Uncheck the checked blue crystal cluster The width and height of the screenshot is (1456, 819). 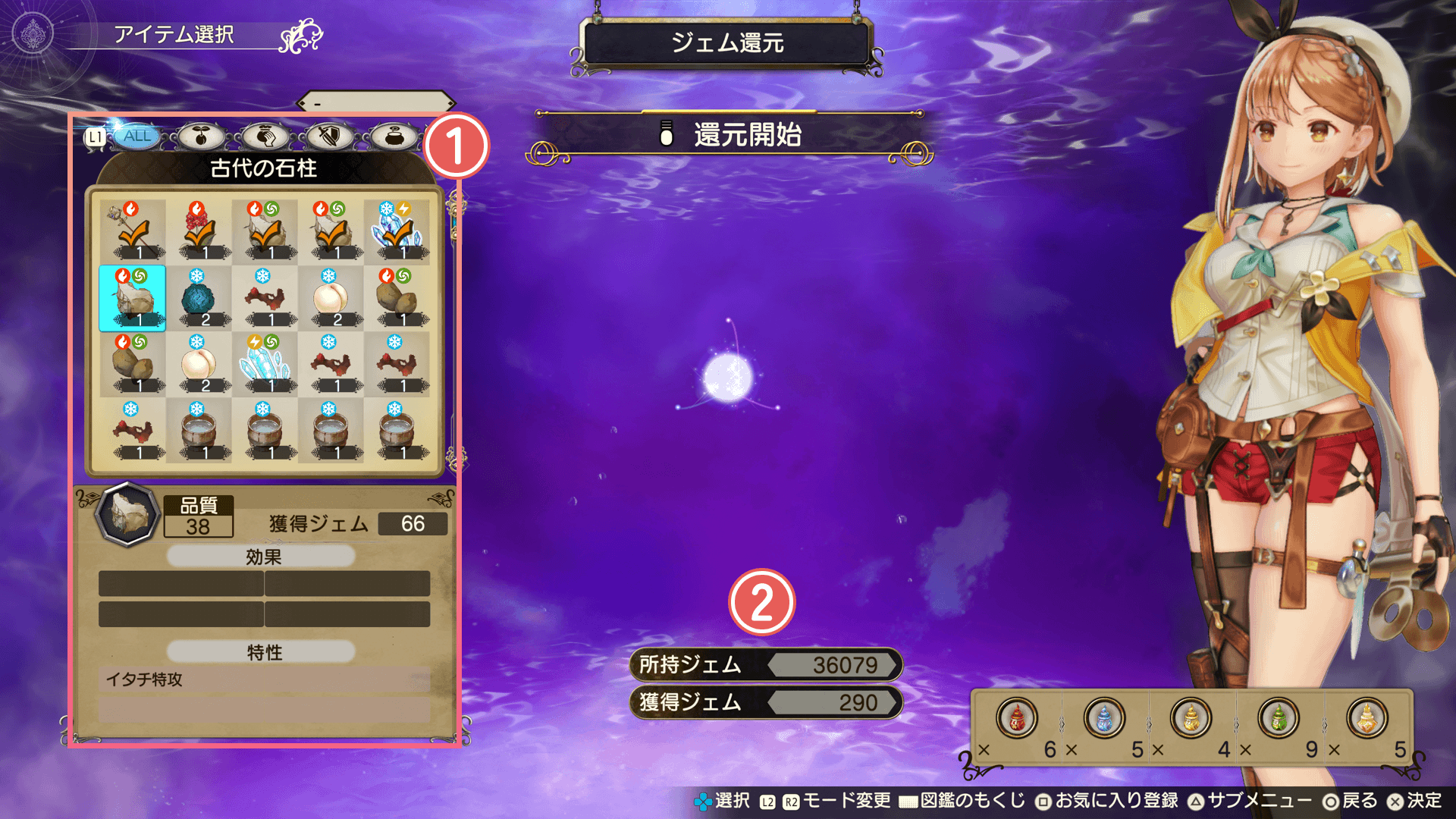pyautogui.click(x=396, y=231)
